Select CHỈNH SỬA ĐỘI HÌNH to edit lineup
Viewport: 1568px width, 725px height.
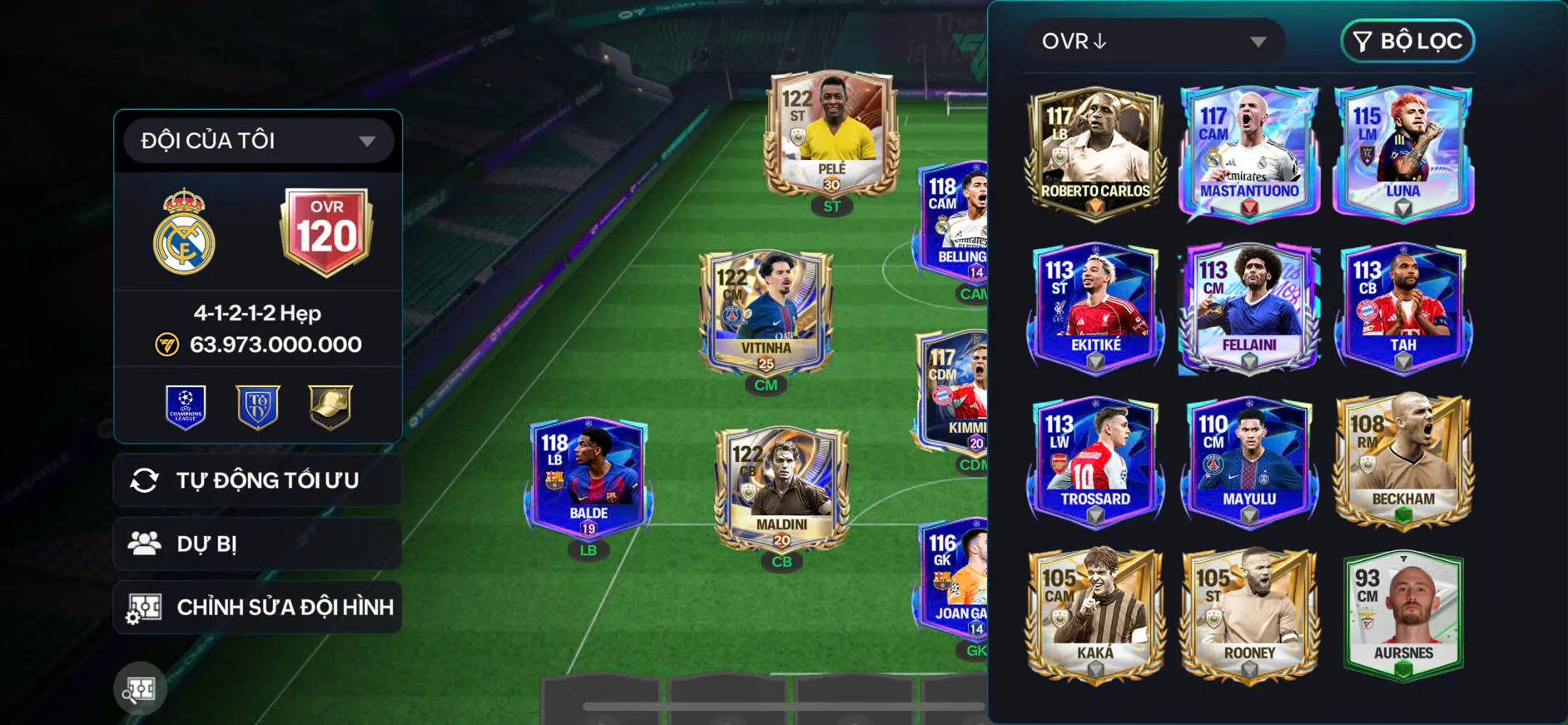point(257,607)
